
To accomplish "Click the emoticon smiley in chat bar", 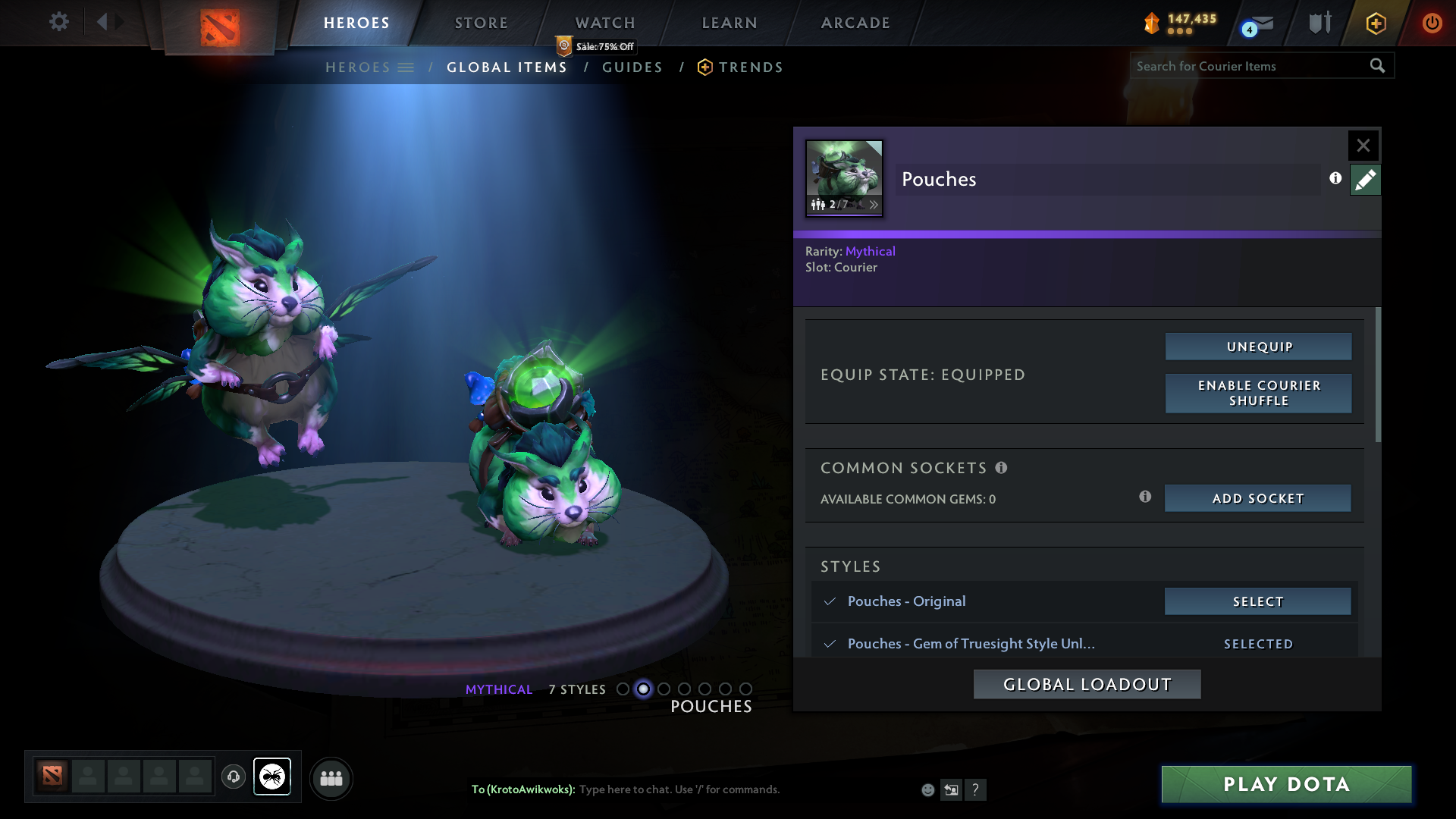I will tap(927, 789).
